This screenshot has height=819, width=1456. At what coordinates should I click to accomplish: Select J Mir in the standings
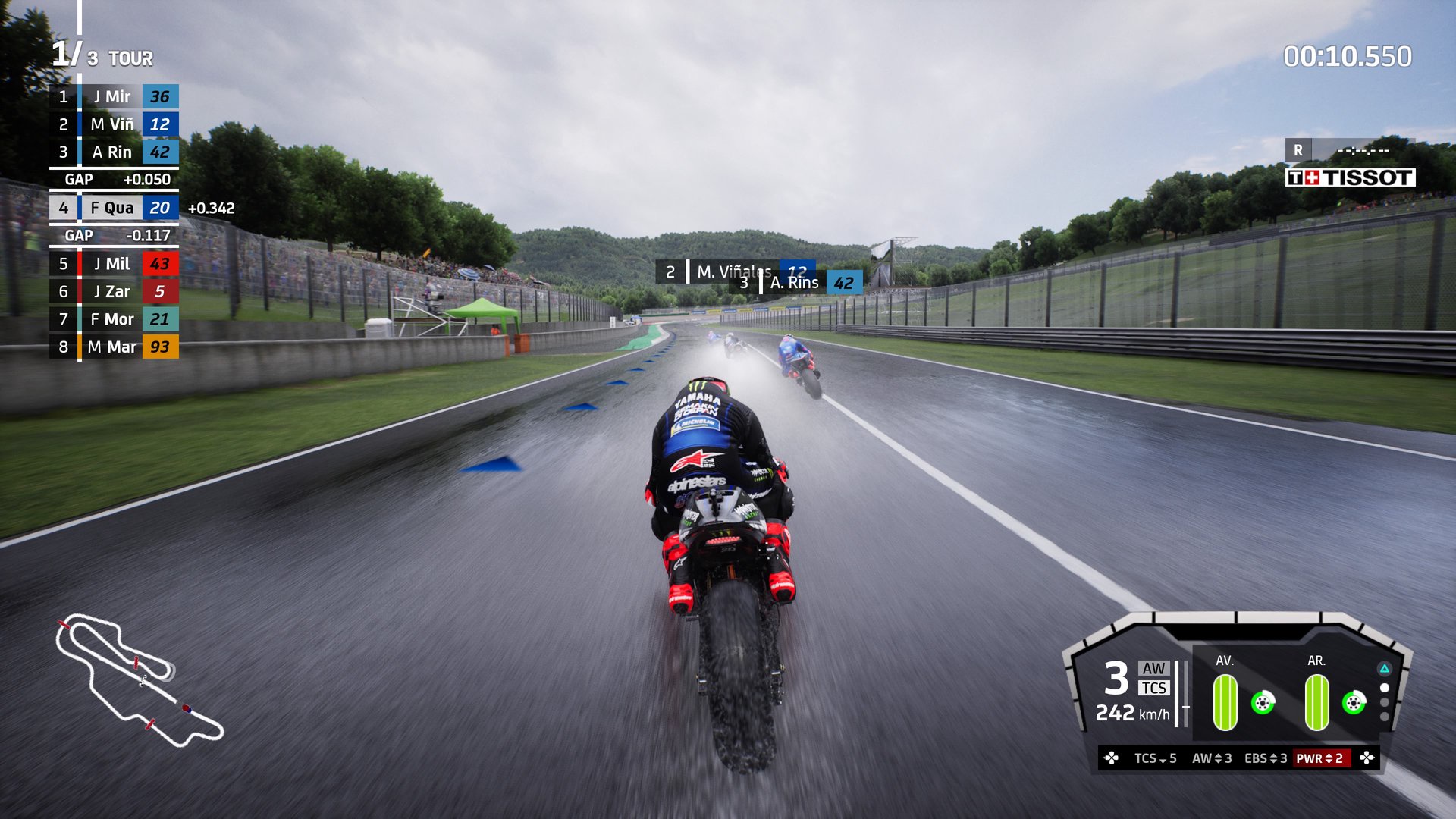(x=114, y=96)
